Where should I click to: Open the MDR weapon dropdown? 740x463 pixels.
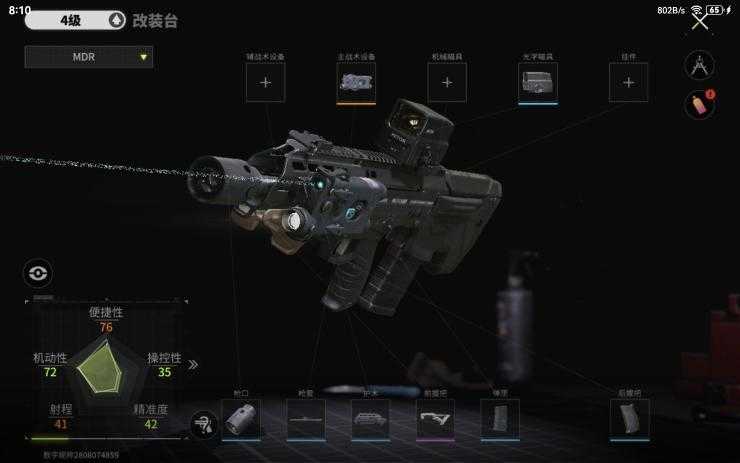[89, 57]
